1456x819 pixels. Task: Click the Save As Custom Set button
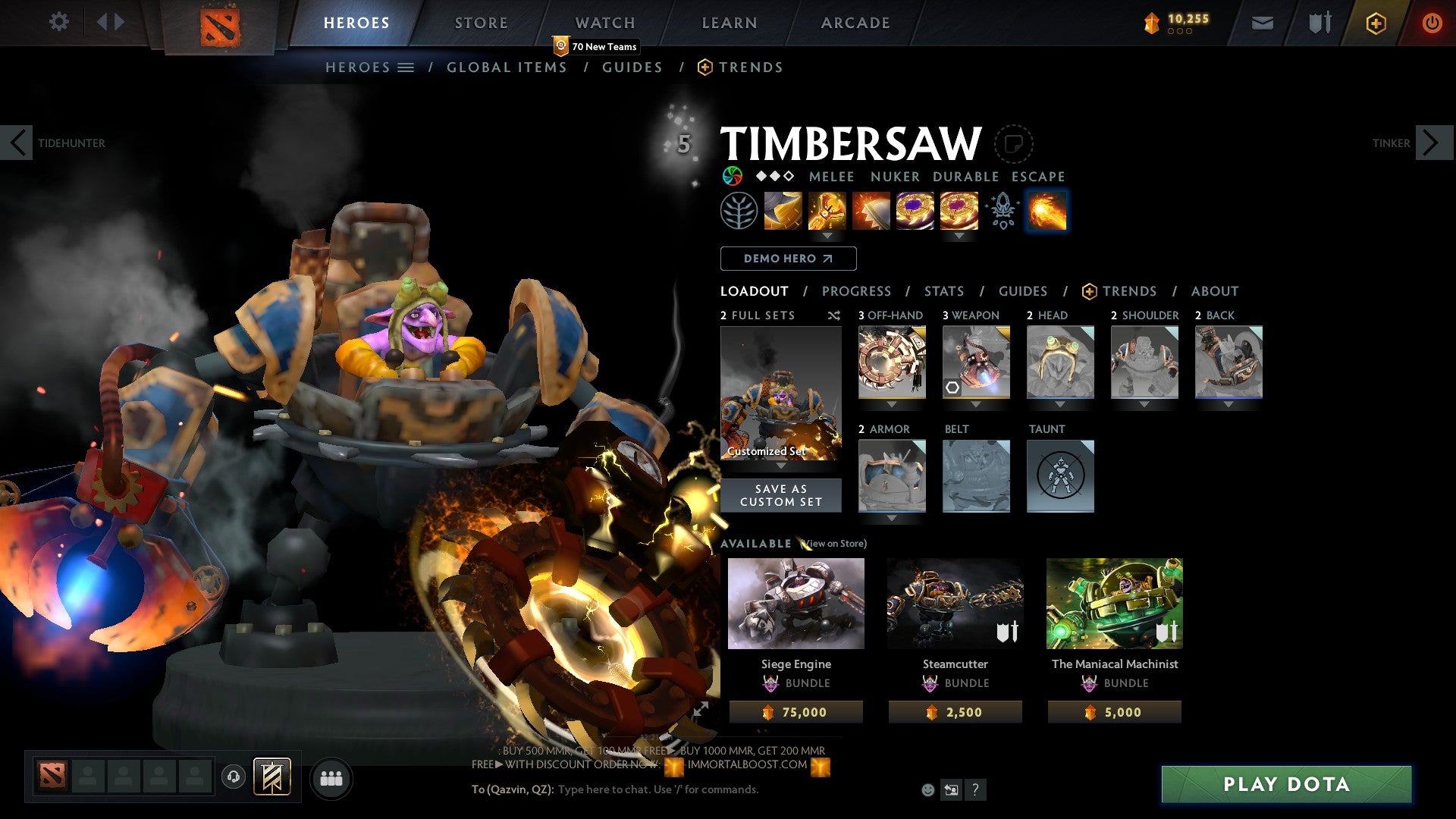coord(780,495)
